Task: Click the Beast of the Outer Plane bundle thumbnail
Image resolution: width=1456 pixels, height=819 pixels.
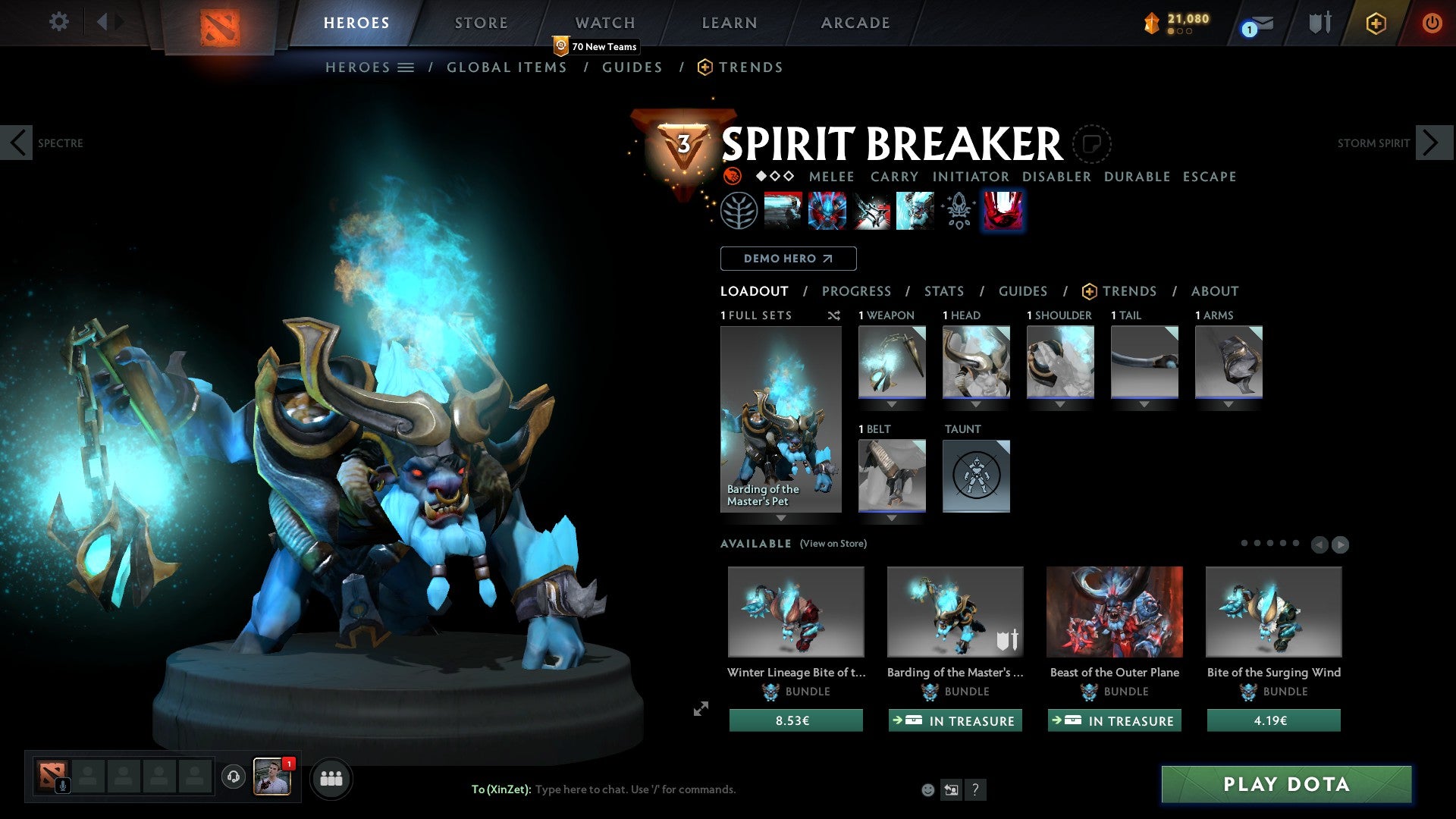Action: 1115,612
